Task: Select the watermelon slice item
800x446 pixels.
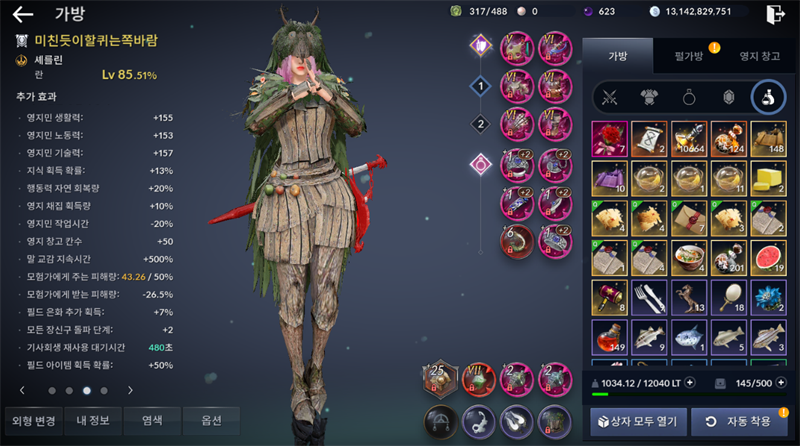Action: tap(768, 256)
